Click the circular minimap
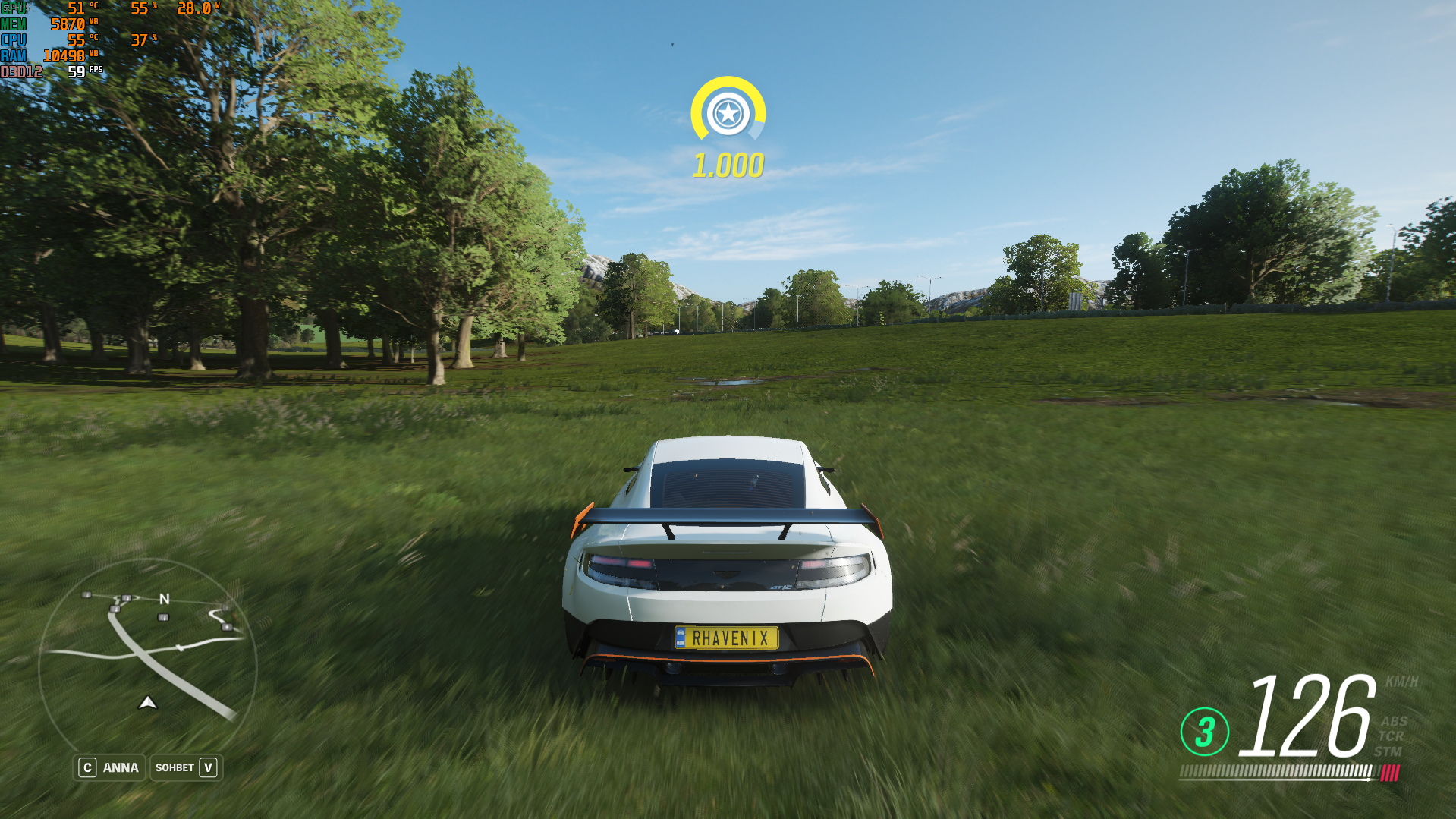This screenshot has height=819, width=1456. tap(148, 662)
